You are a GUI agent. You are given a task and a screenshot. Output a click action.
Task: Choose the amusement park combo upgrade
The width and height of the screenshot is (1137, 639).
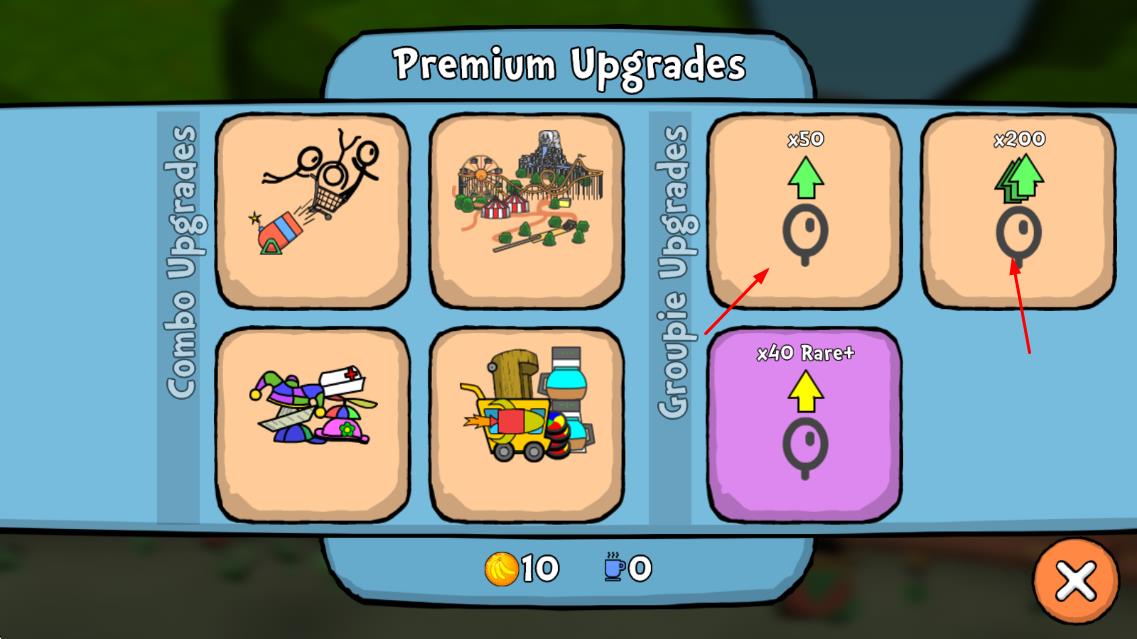pos(527,210)
